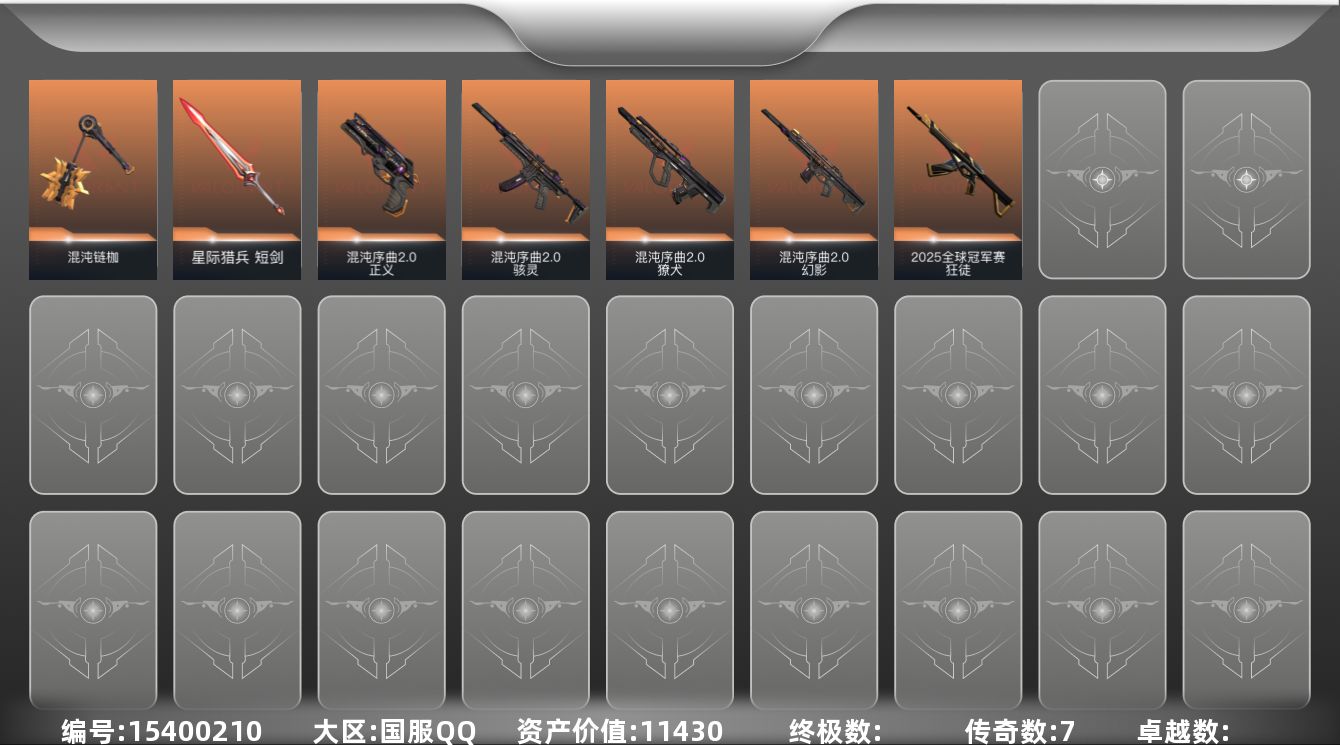
Task: Select the account ID 编号:15400210 text
Action: point(160,730)
